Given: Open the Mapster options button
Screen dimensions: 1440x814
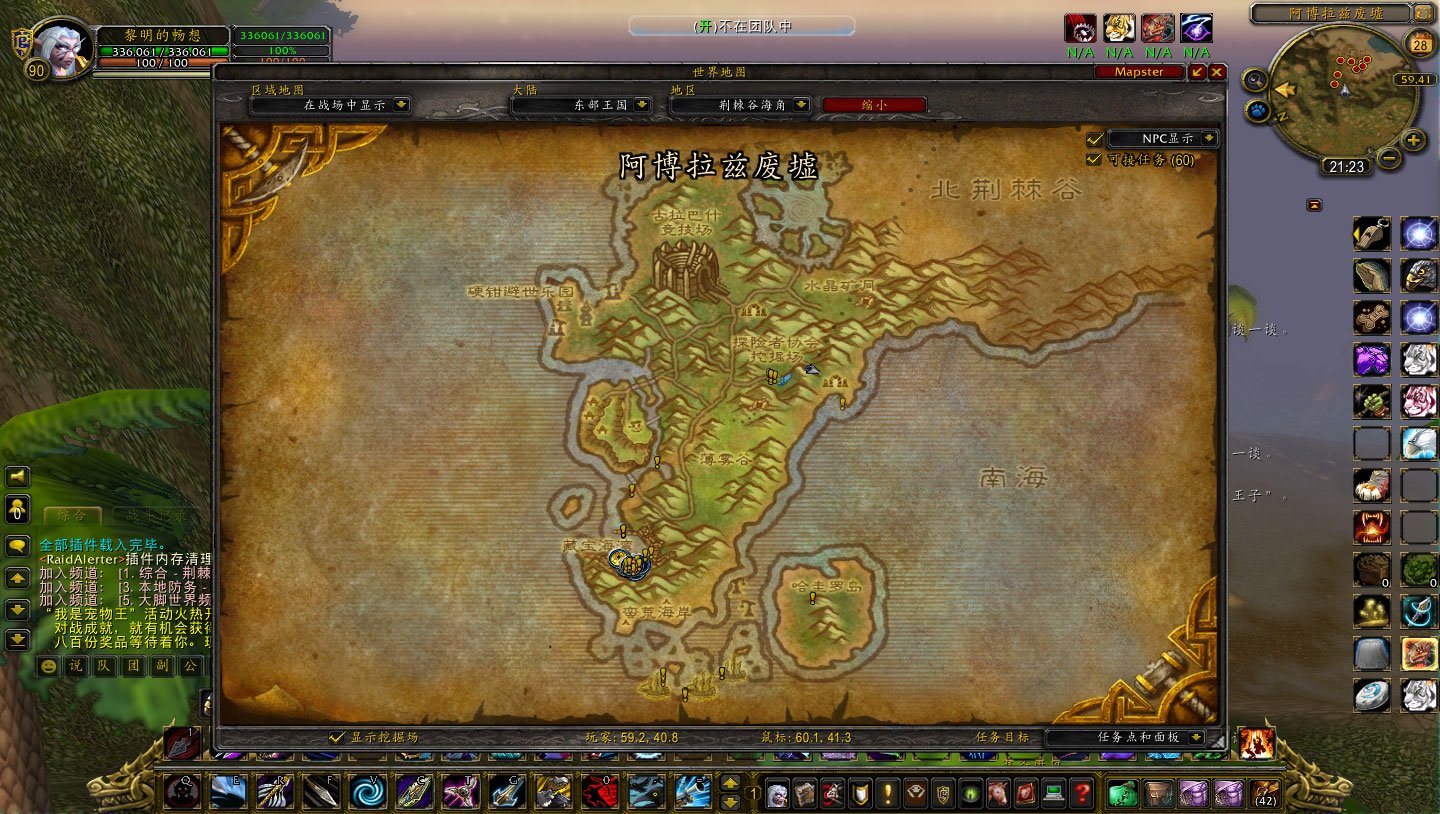Looking at the screenshot, I should (1139, 72).
